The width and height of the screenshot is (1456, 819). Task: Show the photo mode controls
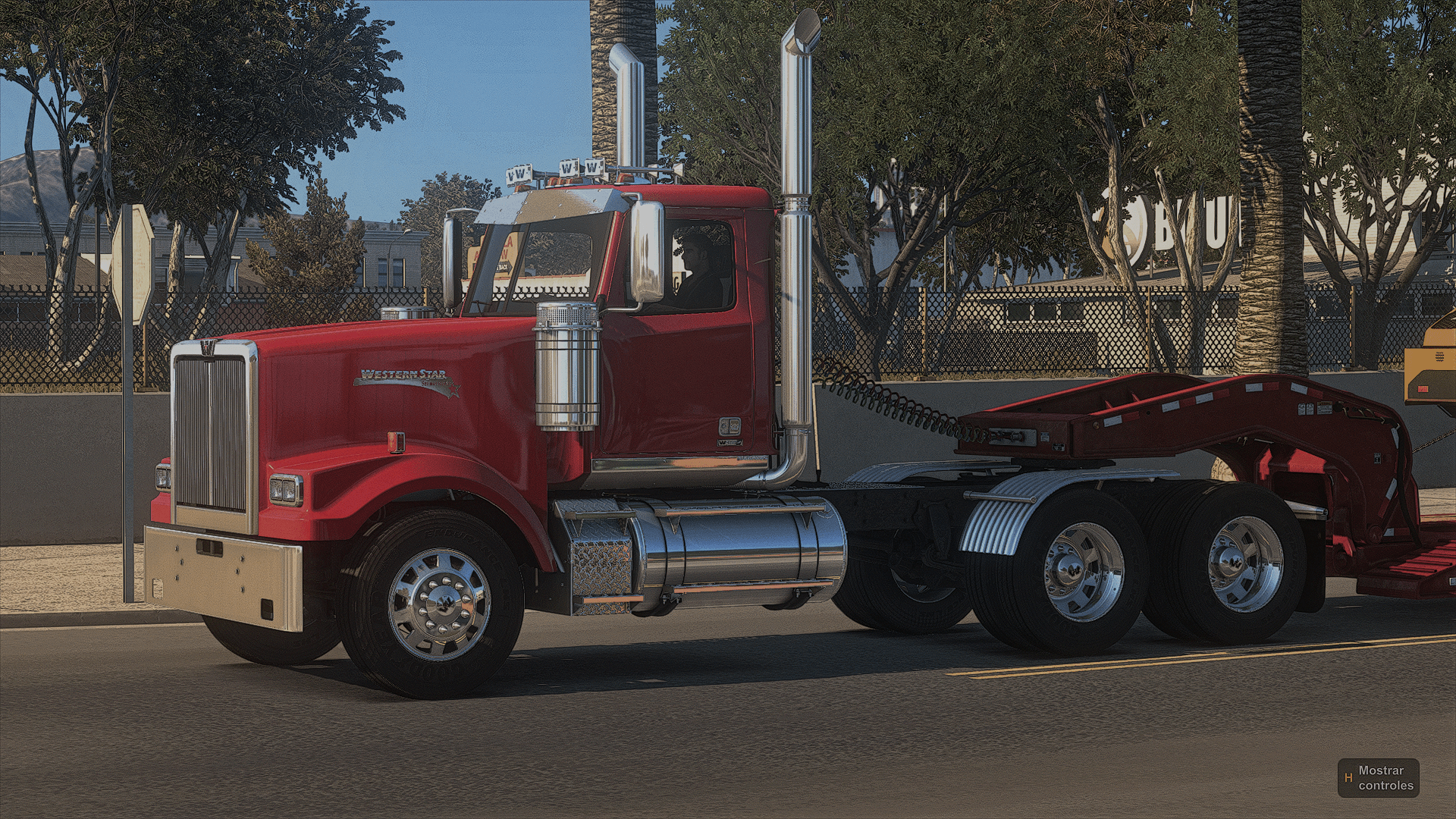click(1378, 777)
